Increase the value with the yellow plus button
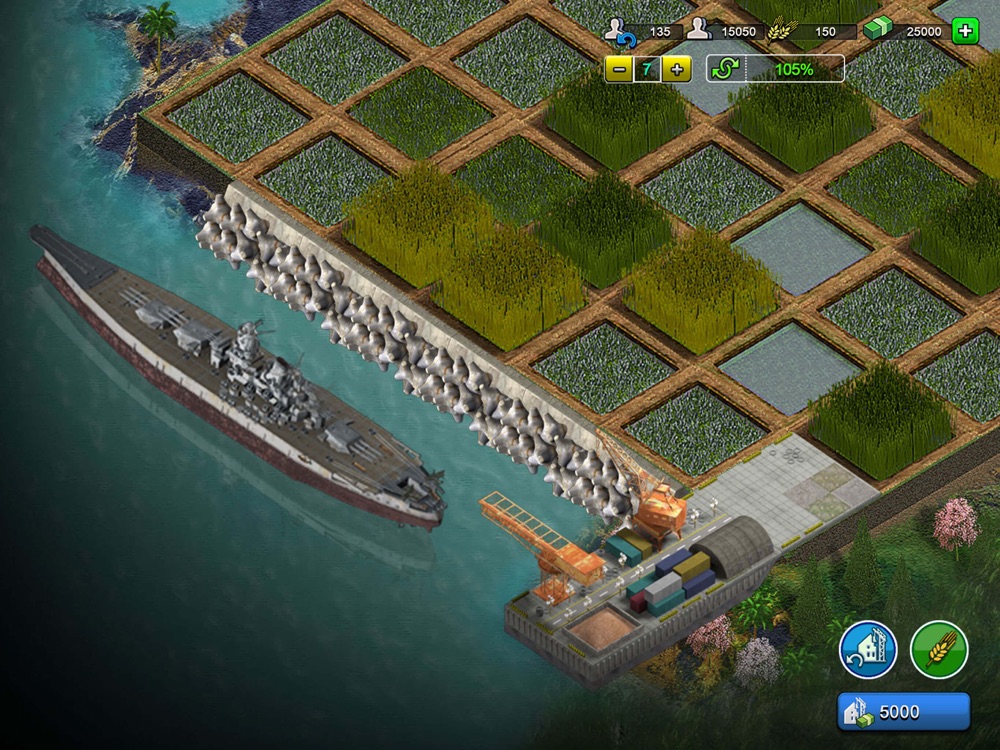Screen dimensions: 1000x750 click(677, 69)
